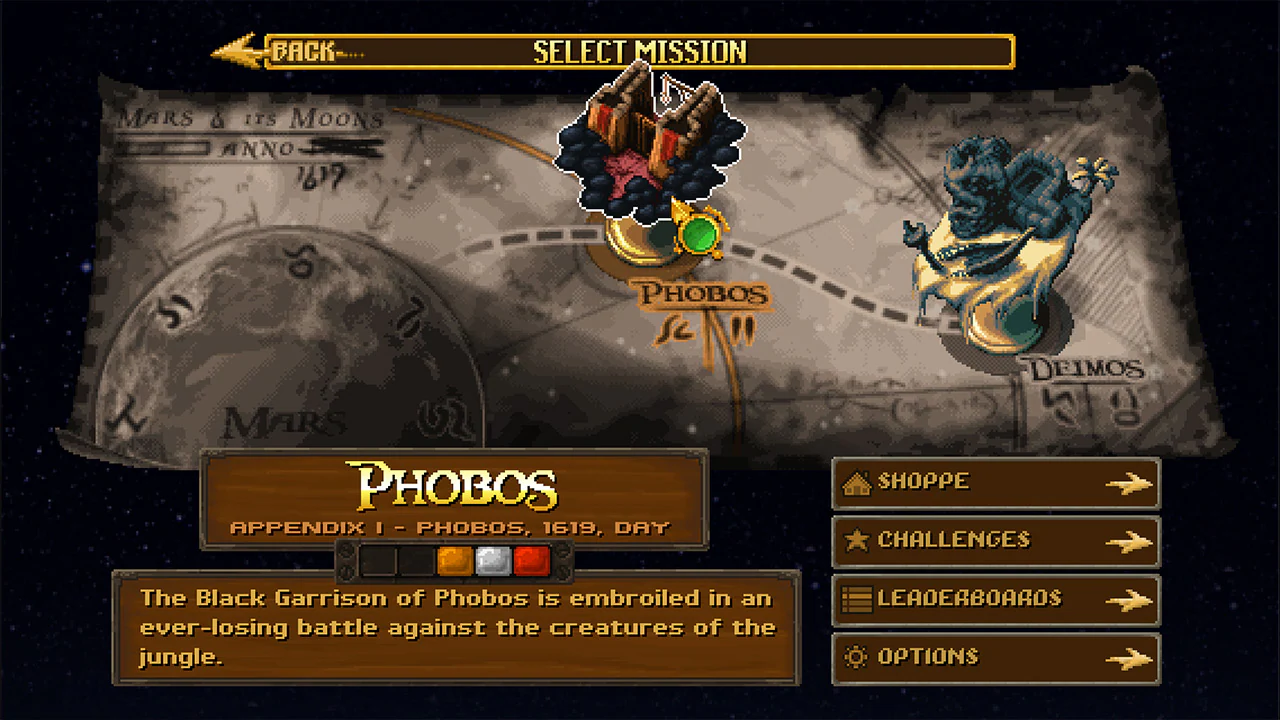Image resolution: width=1280 pixels, height=720 pixels.
Task: Click the star icon beside Challenges
Action: (856, 540)
